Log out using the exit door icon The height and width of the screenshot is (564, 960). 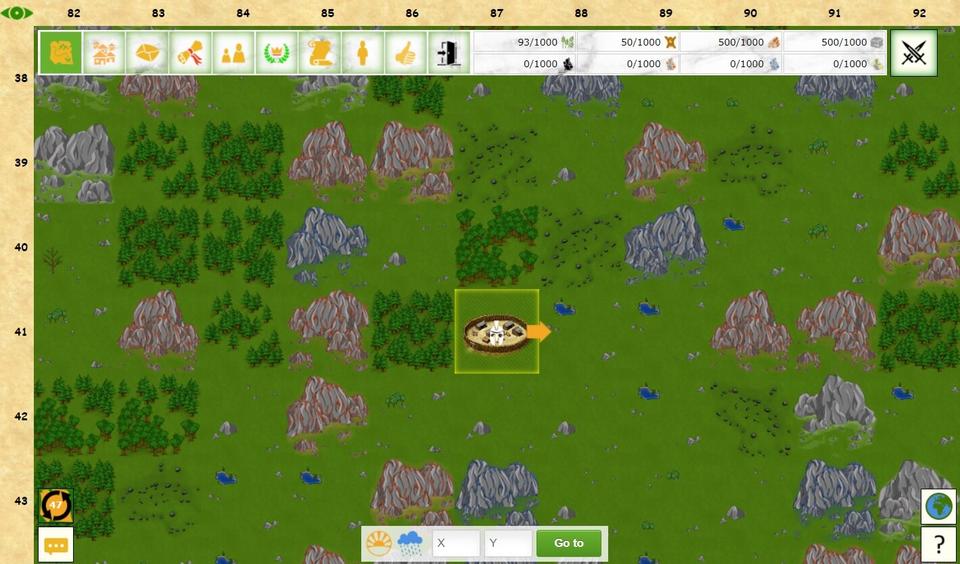(448, 52)
